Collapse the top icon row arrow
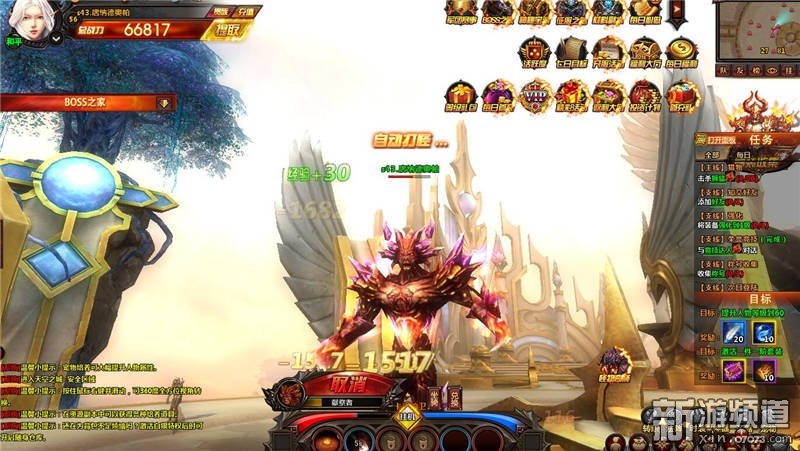 pyautogui.click(x=678, y=13)
